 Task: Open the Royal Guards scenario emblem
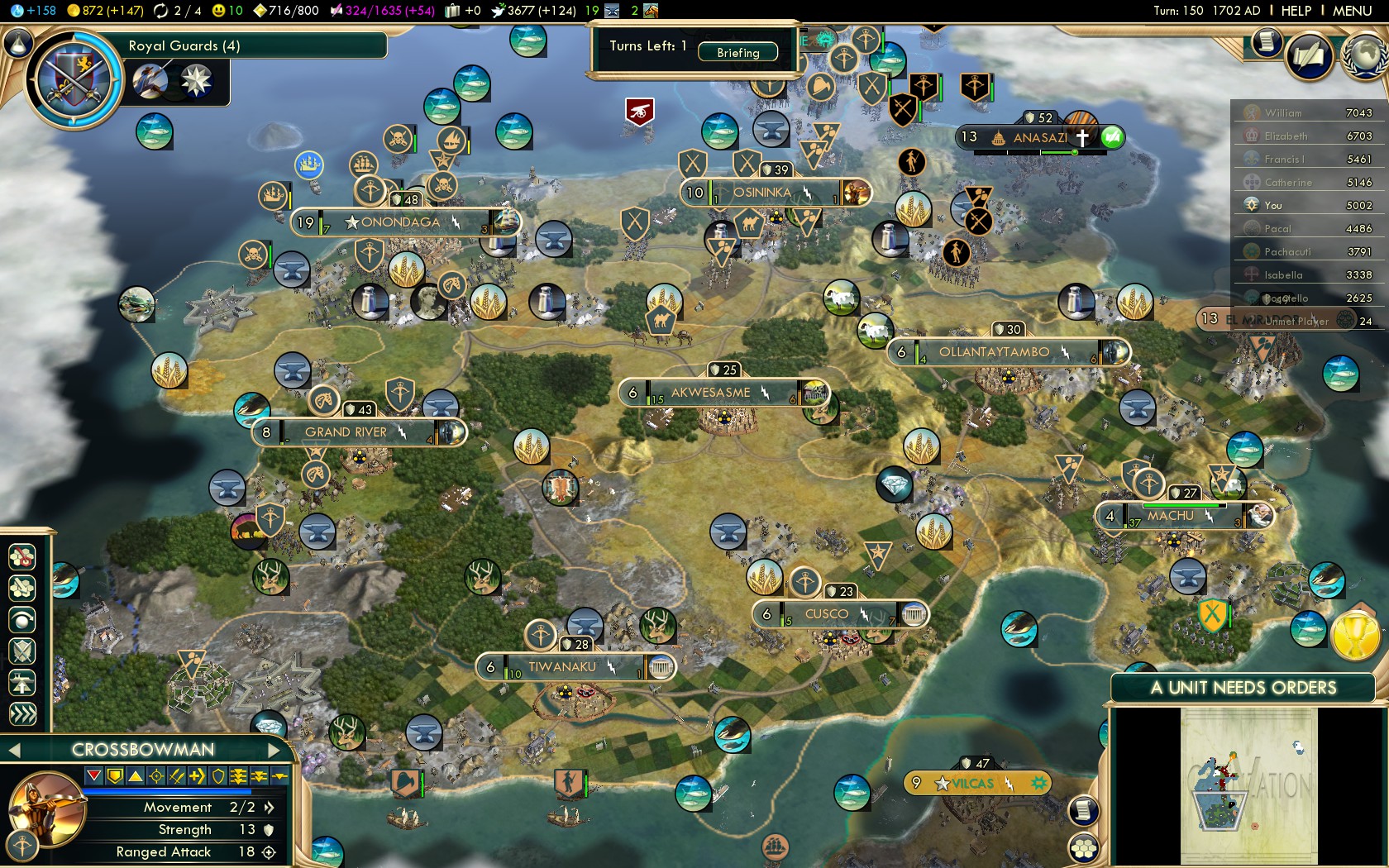tap(74, 80)
